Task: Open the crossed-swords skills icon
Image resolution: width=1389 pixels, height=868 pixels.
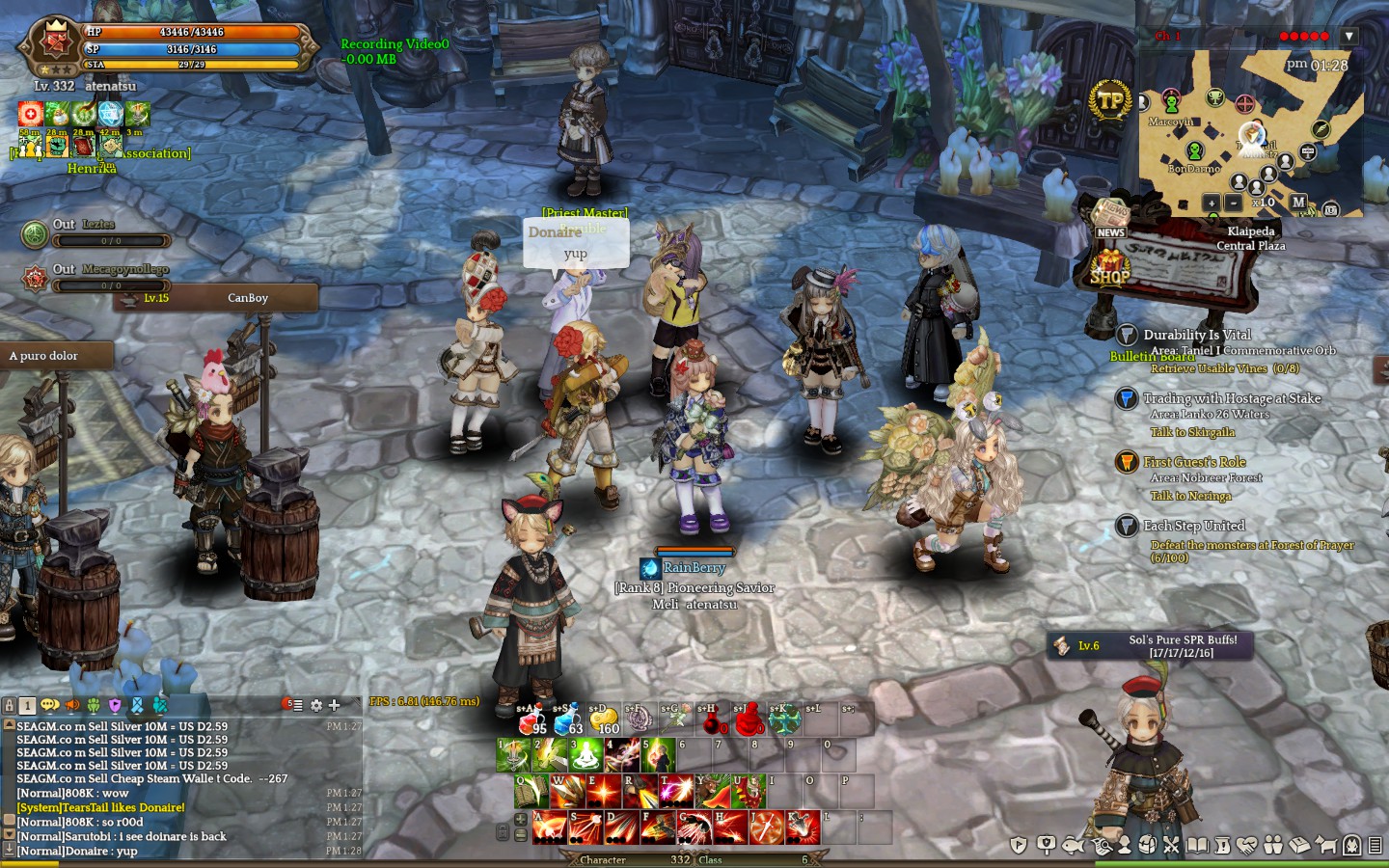Action: click(x=1172, y=844)
